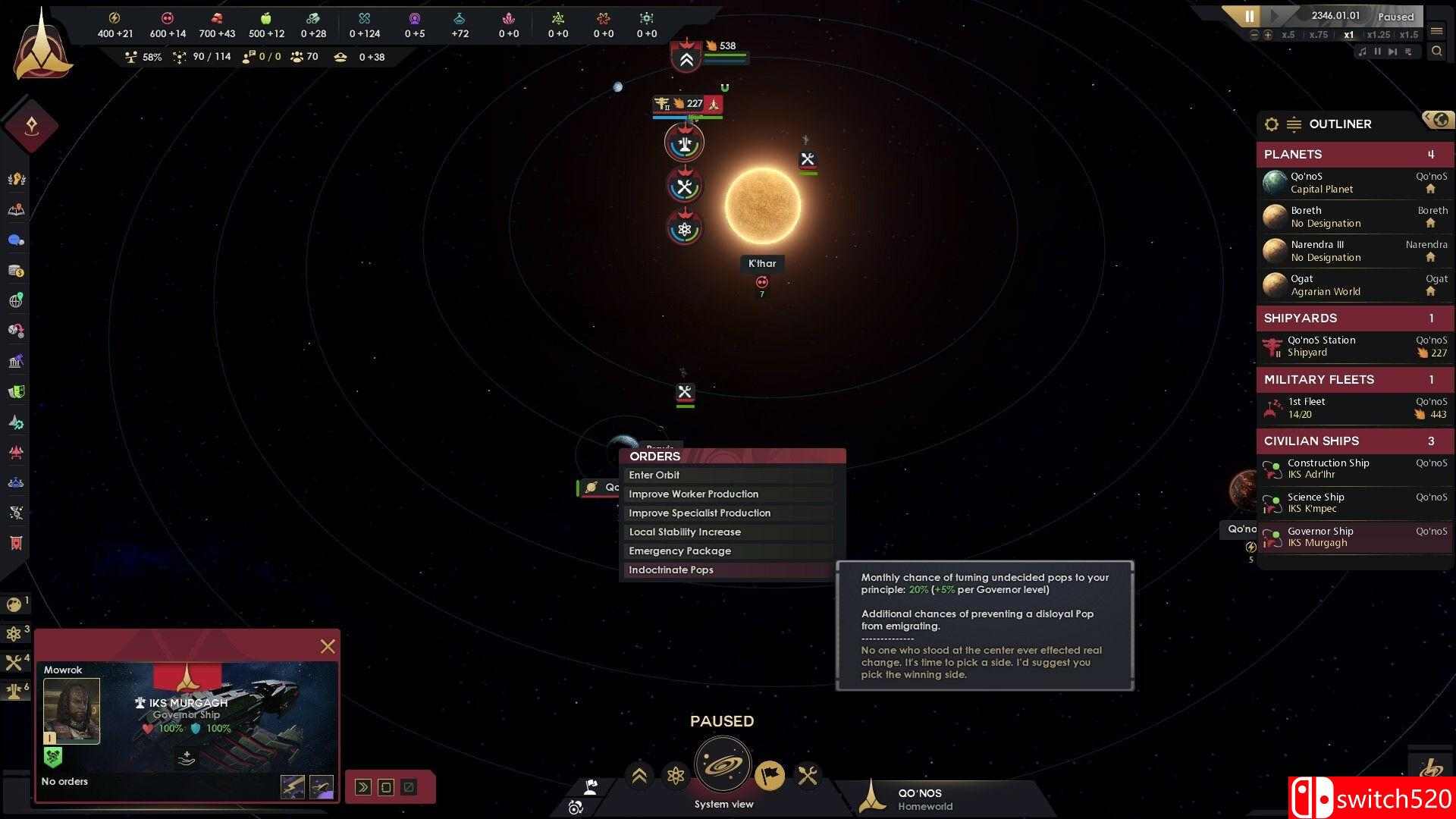Choose Improve Worker Production order
1456x819 pixels.
pos(728,494)
